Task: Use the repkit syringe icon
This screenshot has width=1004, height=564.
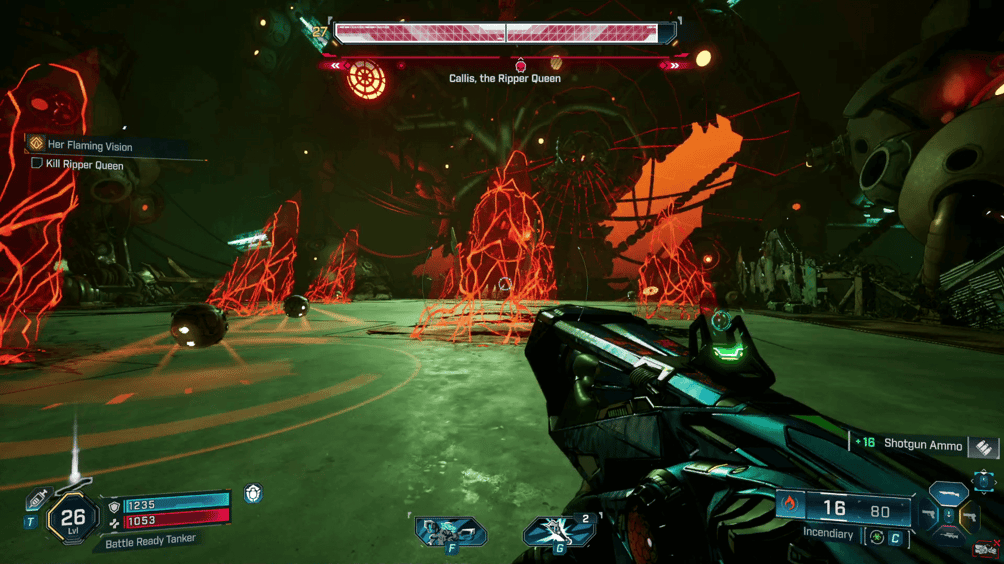Action: pos(38,500)
